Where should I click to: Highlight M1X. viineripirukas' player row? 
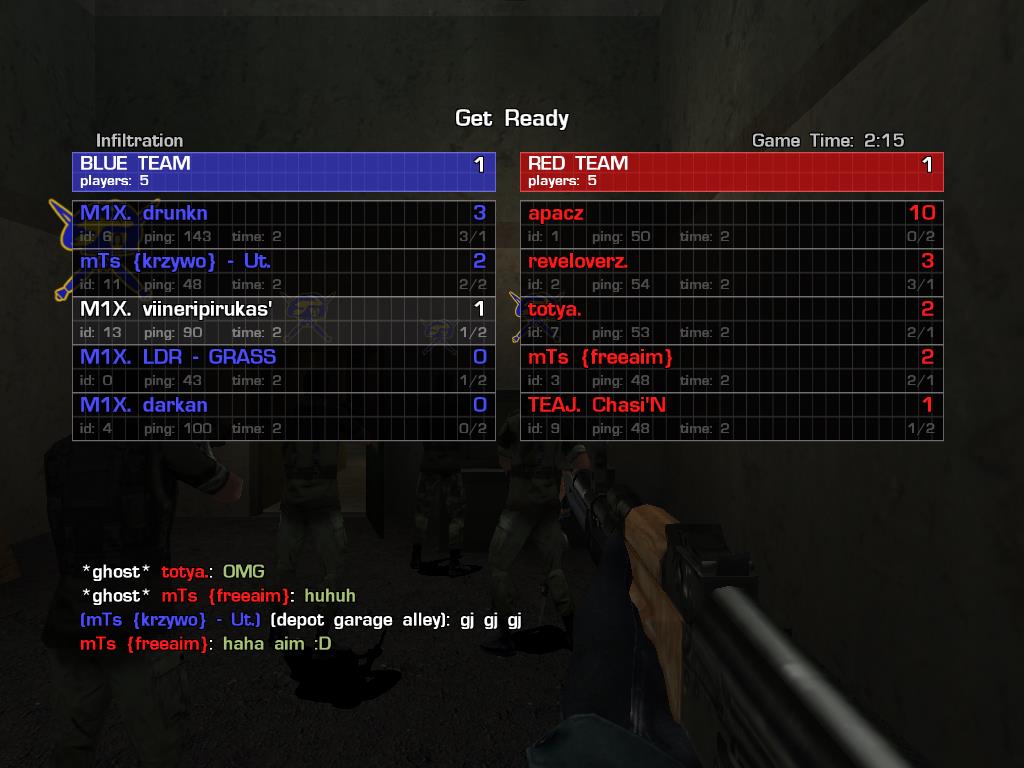[x=284, y=320]
